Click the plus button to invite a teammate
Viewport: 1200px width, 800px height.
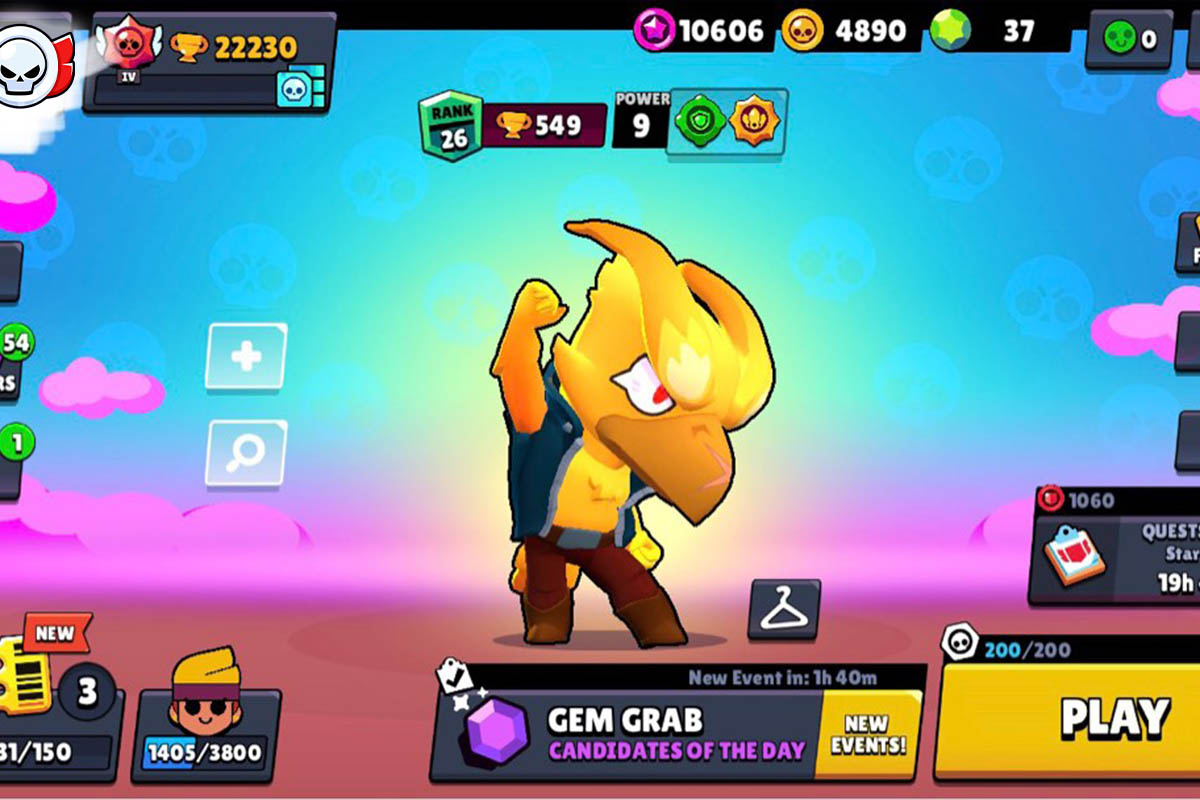246,357
